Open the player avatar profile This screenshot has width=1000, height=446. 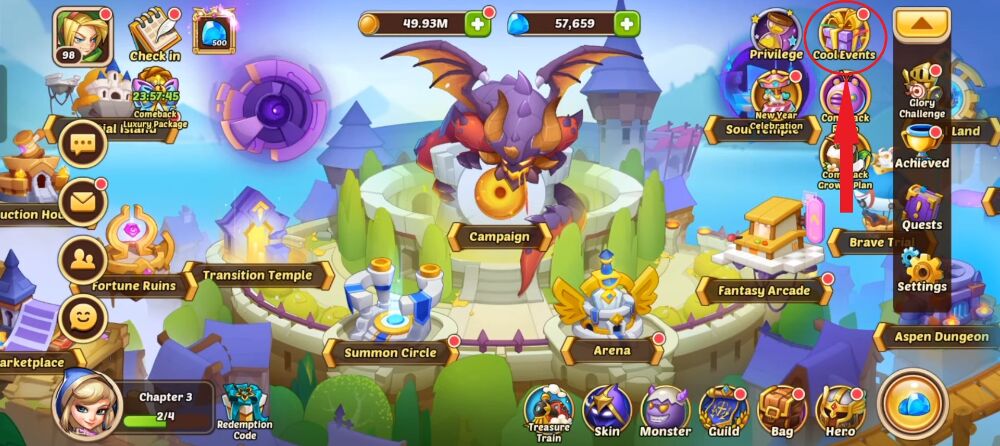coord(82,34)
